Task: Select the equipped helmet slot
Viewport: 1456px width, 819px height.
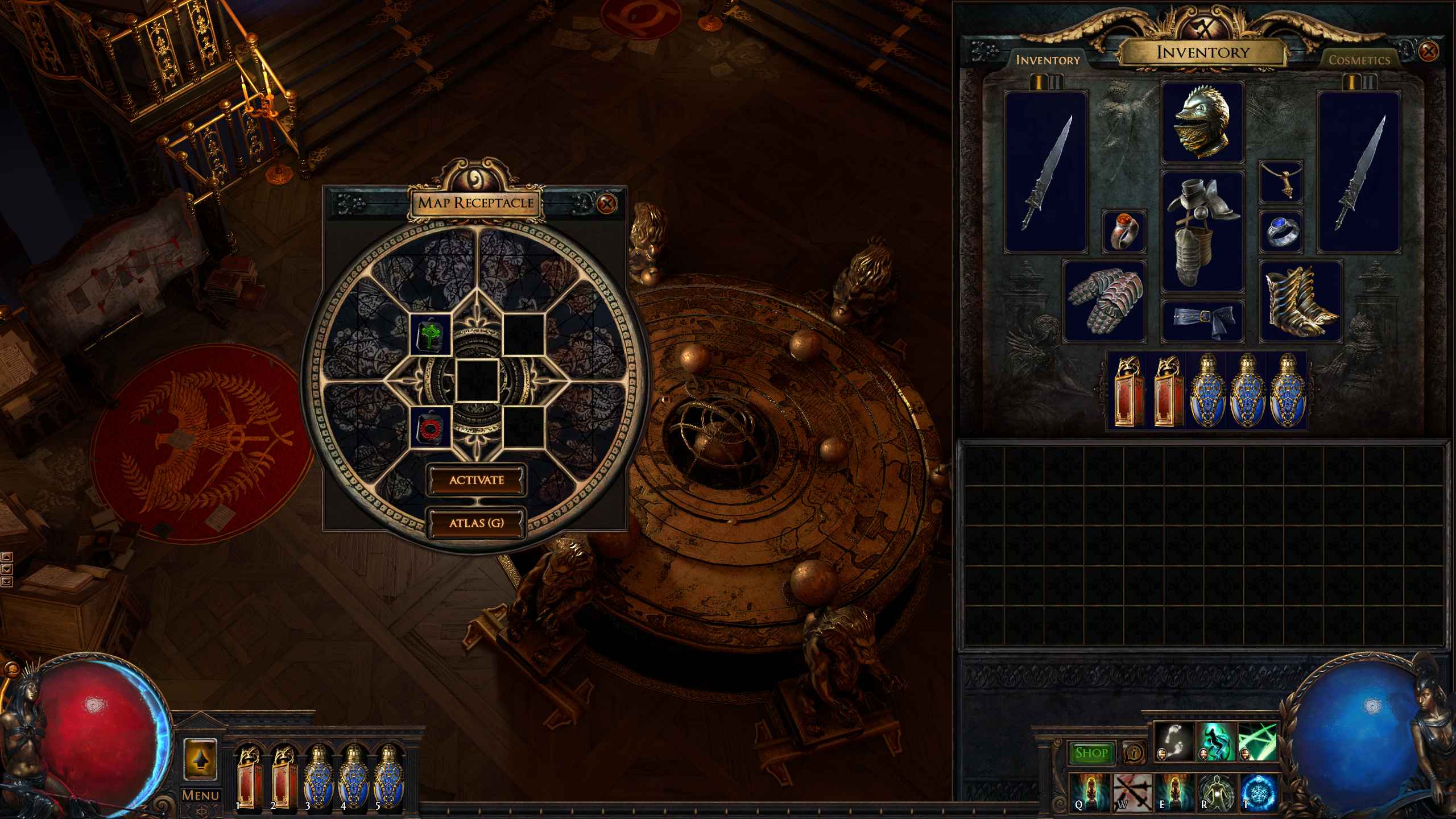Action: [x=1202, y=122]
